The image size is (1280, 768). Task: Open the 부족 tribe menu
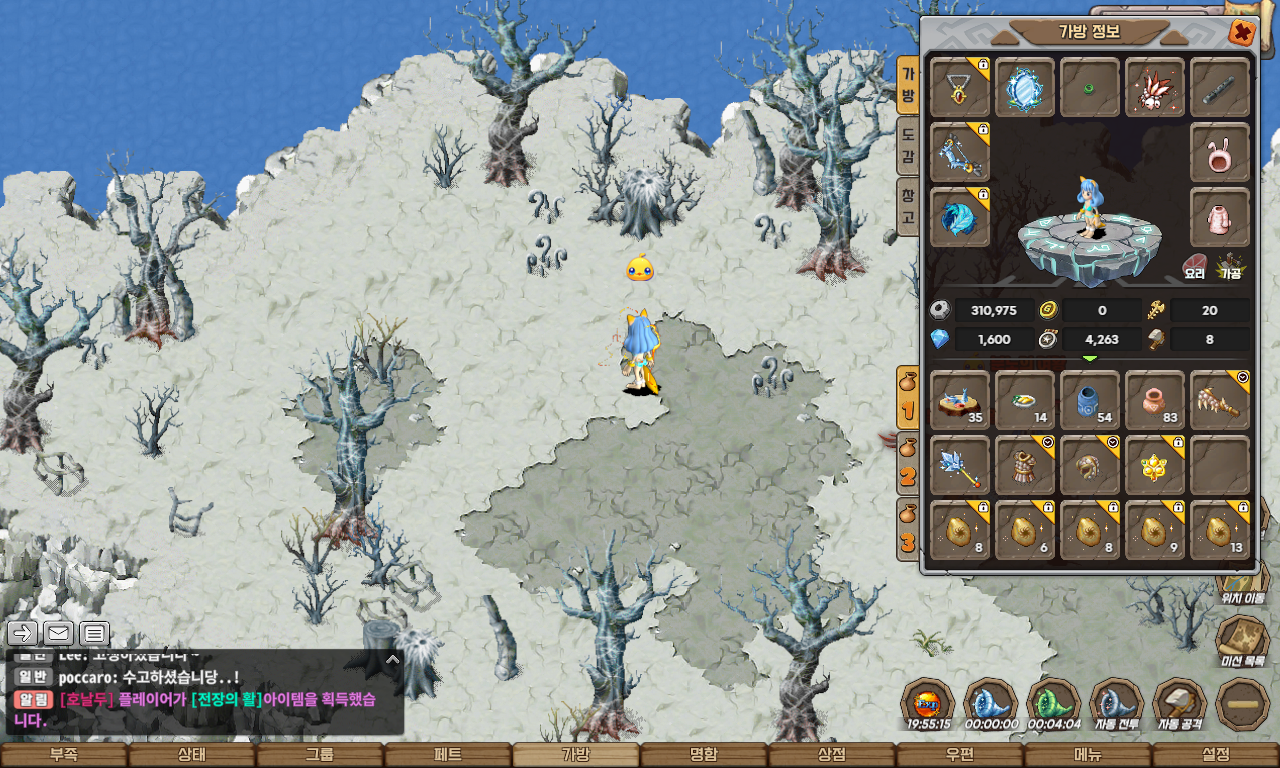[x=63, y=755]
